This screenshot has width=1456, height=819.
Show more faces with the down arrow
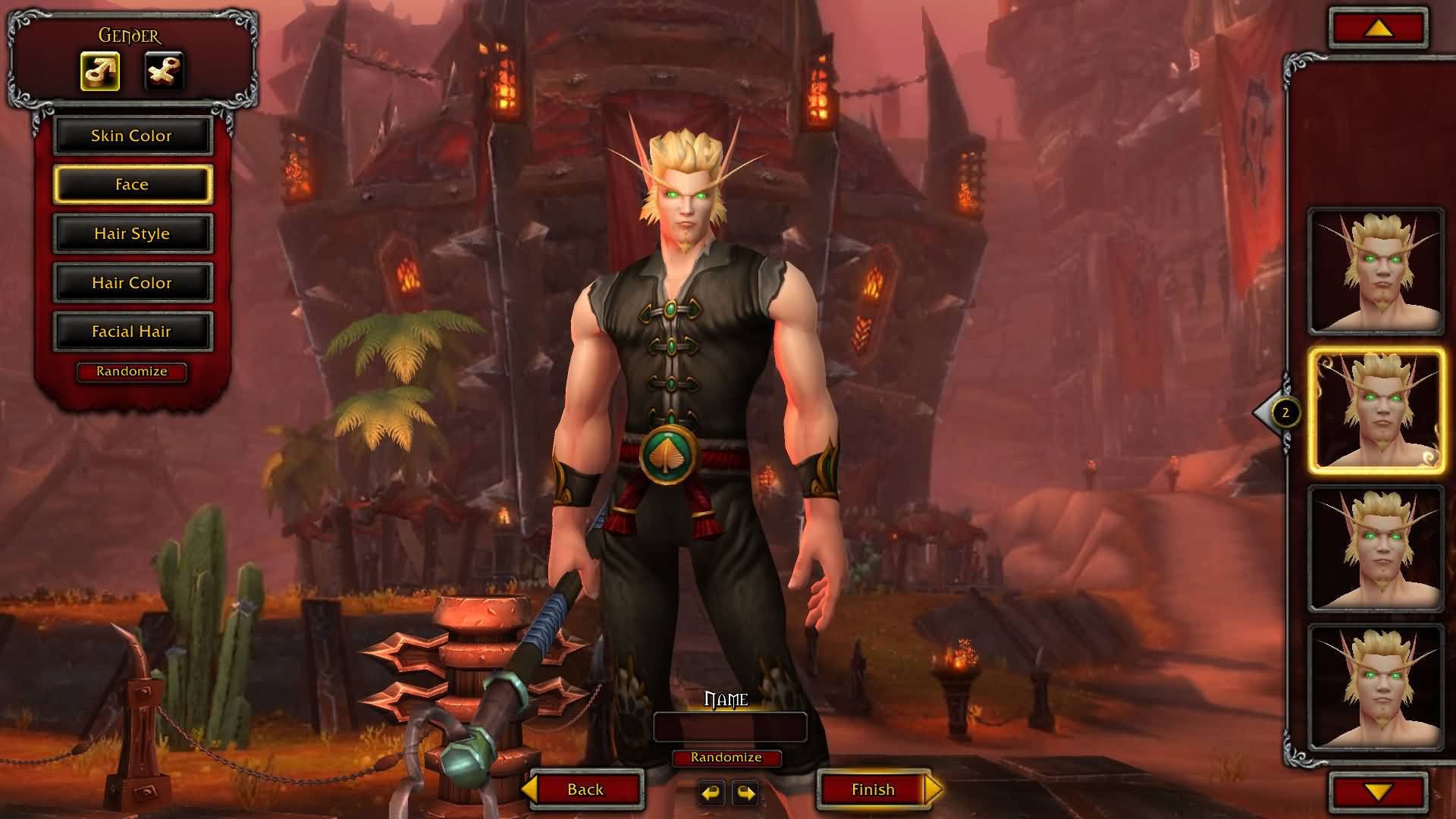click(x=1378, y=792)
